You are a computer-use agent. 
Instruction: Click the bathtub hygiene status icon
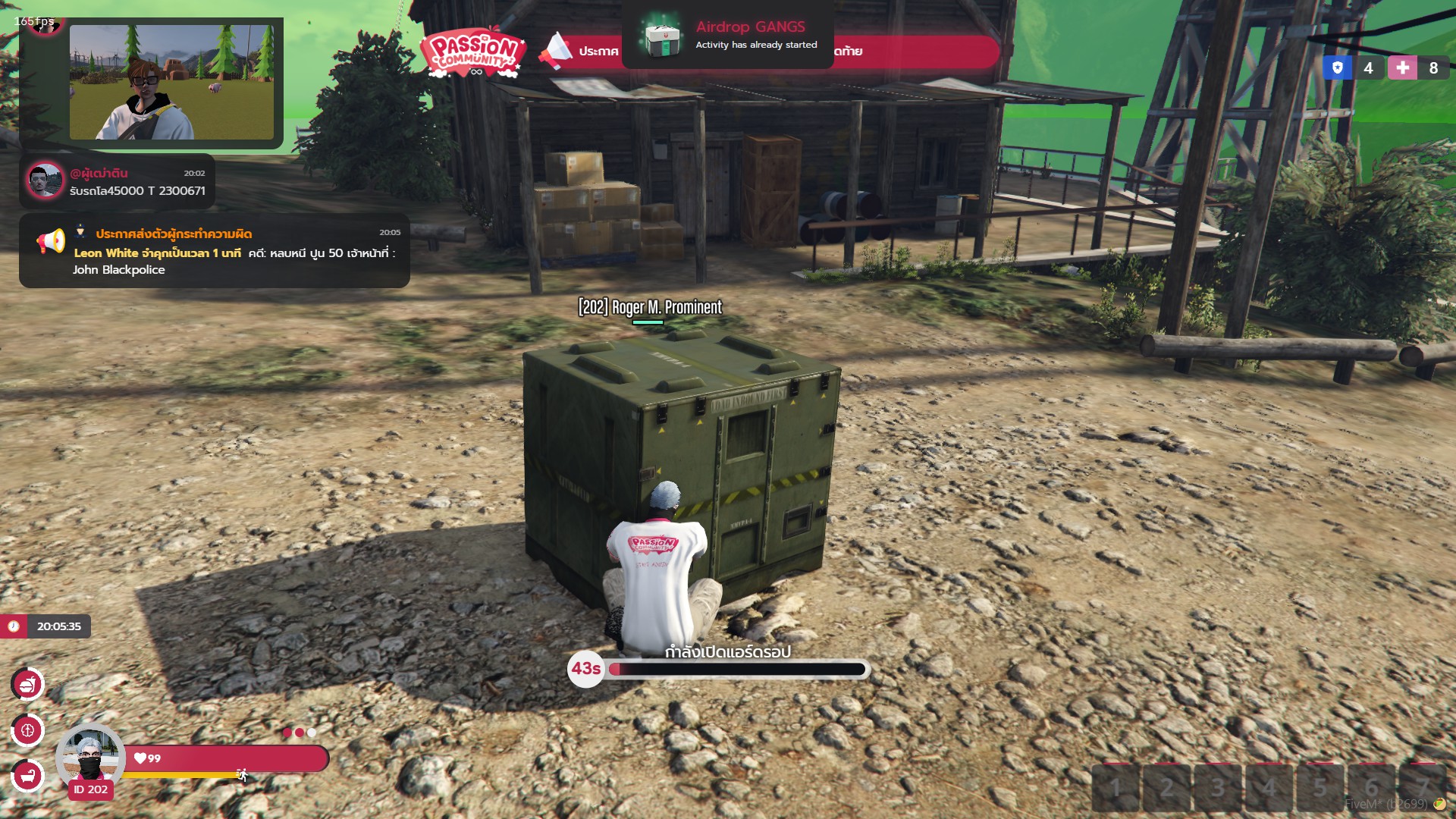coord(28,775)
